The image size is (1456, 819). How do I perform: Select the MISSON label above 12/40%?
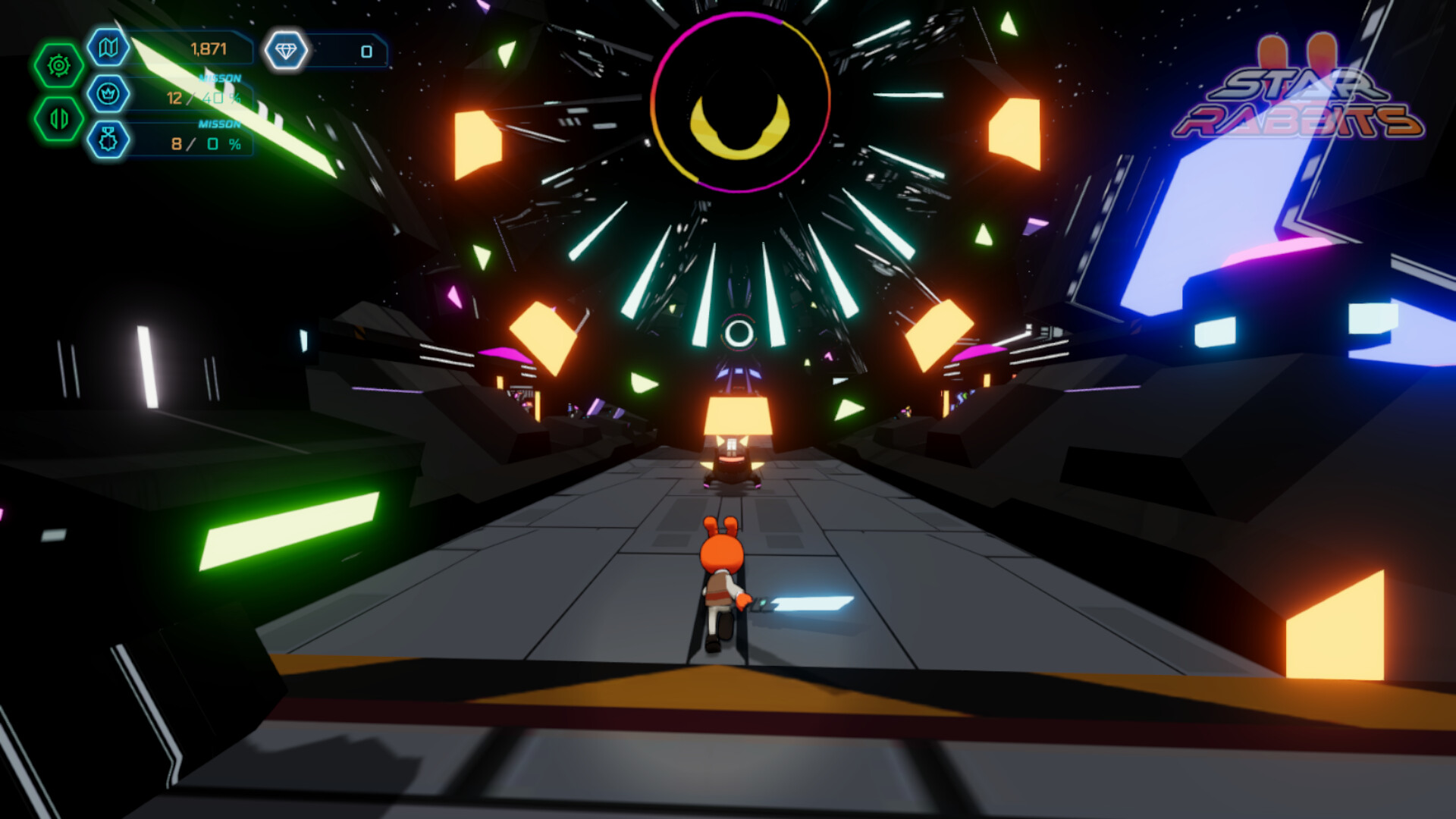click(x=220, y=76)
